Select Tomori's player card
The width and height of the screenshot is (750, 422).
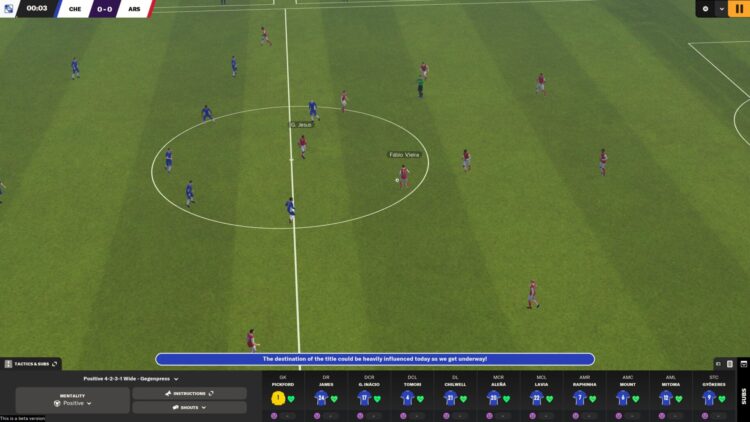pos(408,398)
